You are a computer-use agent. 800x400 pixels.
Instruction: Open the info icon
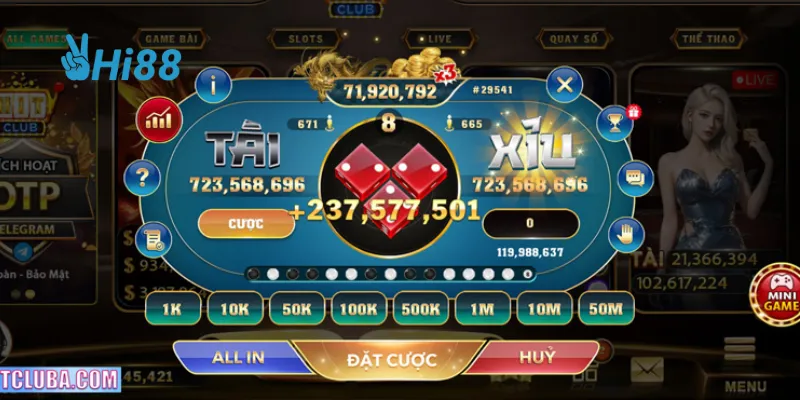[x=213, y=85]
